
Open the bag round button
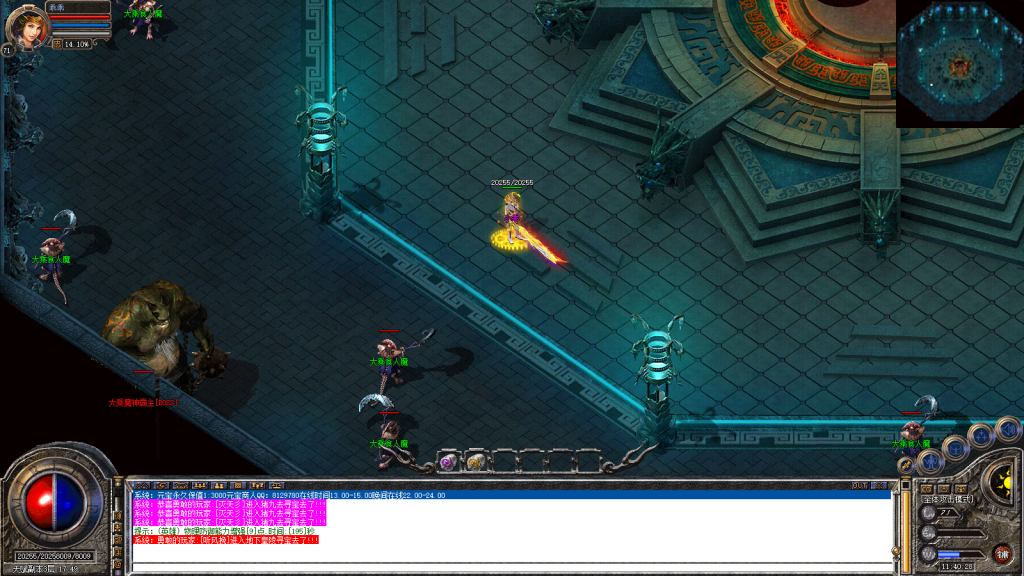[956, 447]
